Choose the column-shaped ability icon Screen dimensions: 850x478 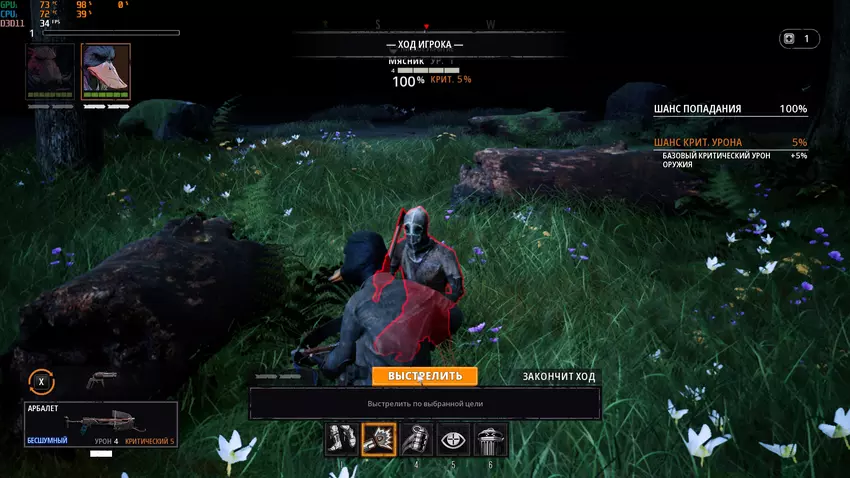pyautogui.click(x=490, y=439)
